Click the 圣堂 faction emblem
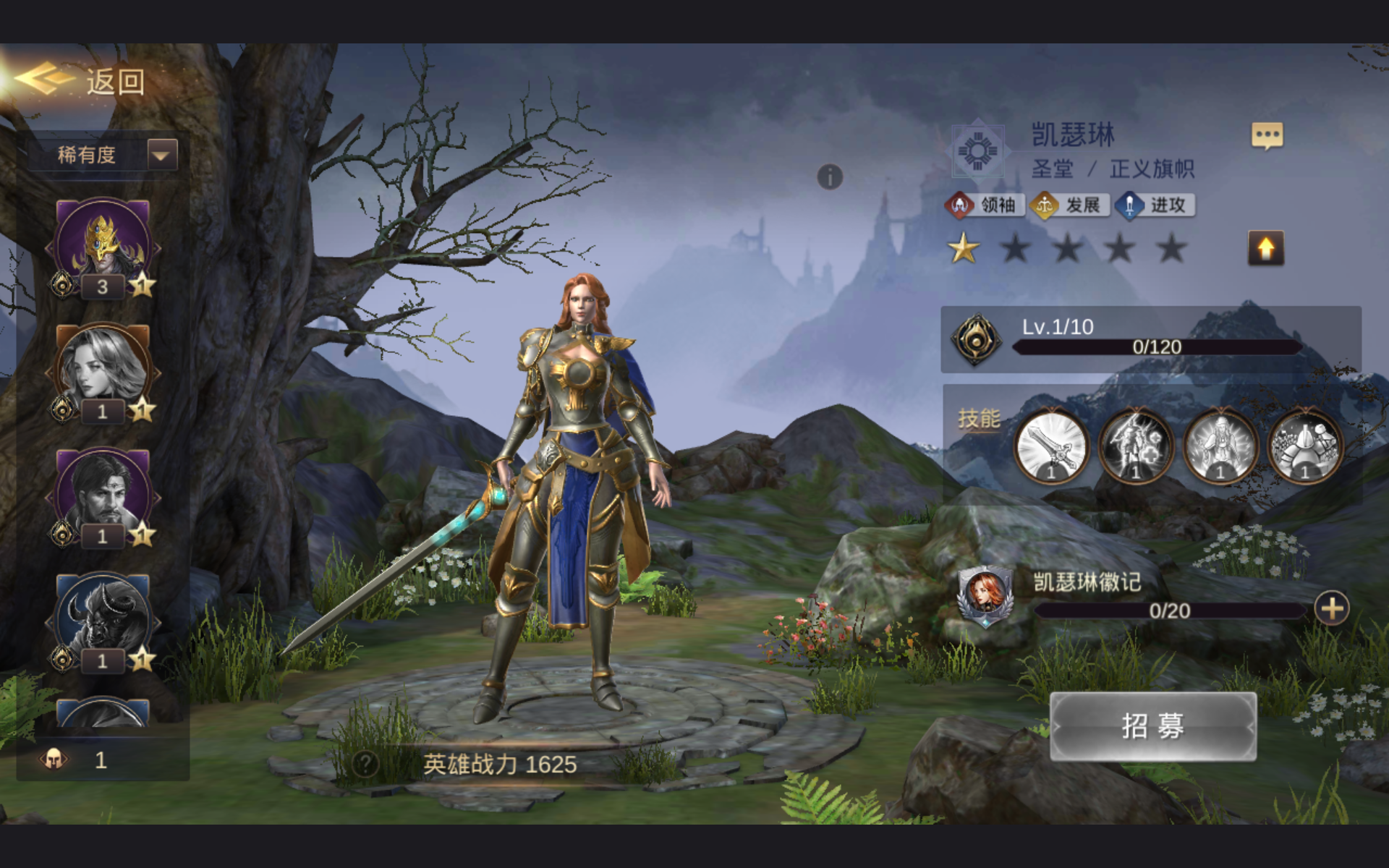The height and width of the screenshot is (868, 1389). click(977, 153)
